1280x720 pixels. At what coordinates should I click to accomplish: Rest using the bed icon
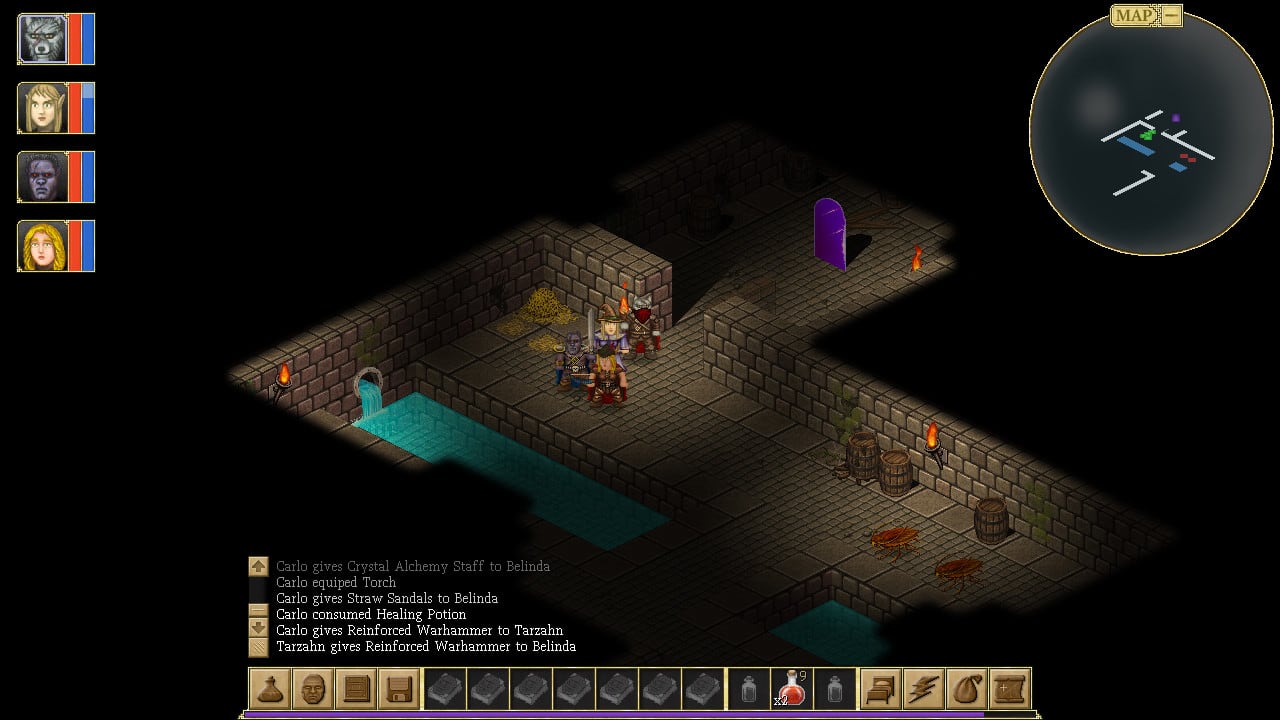881,688
